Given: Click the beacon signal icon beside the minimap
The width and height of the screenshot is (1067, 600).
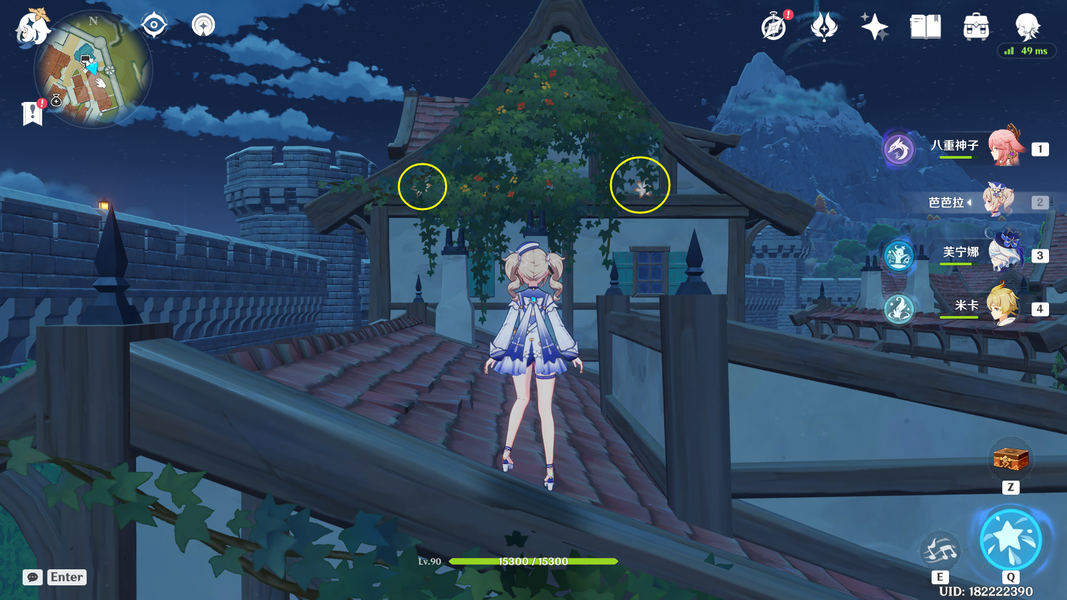Looking at the screenshot, I should pyautogui.click(x=203, y=24).
